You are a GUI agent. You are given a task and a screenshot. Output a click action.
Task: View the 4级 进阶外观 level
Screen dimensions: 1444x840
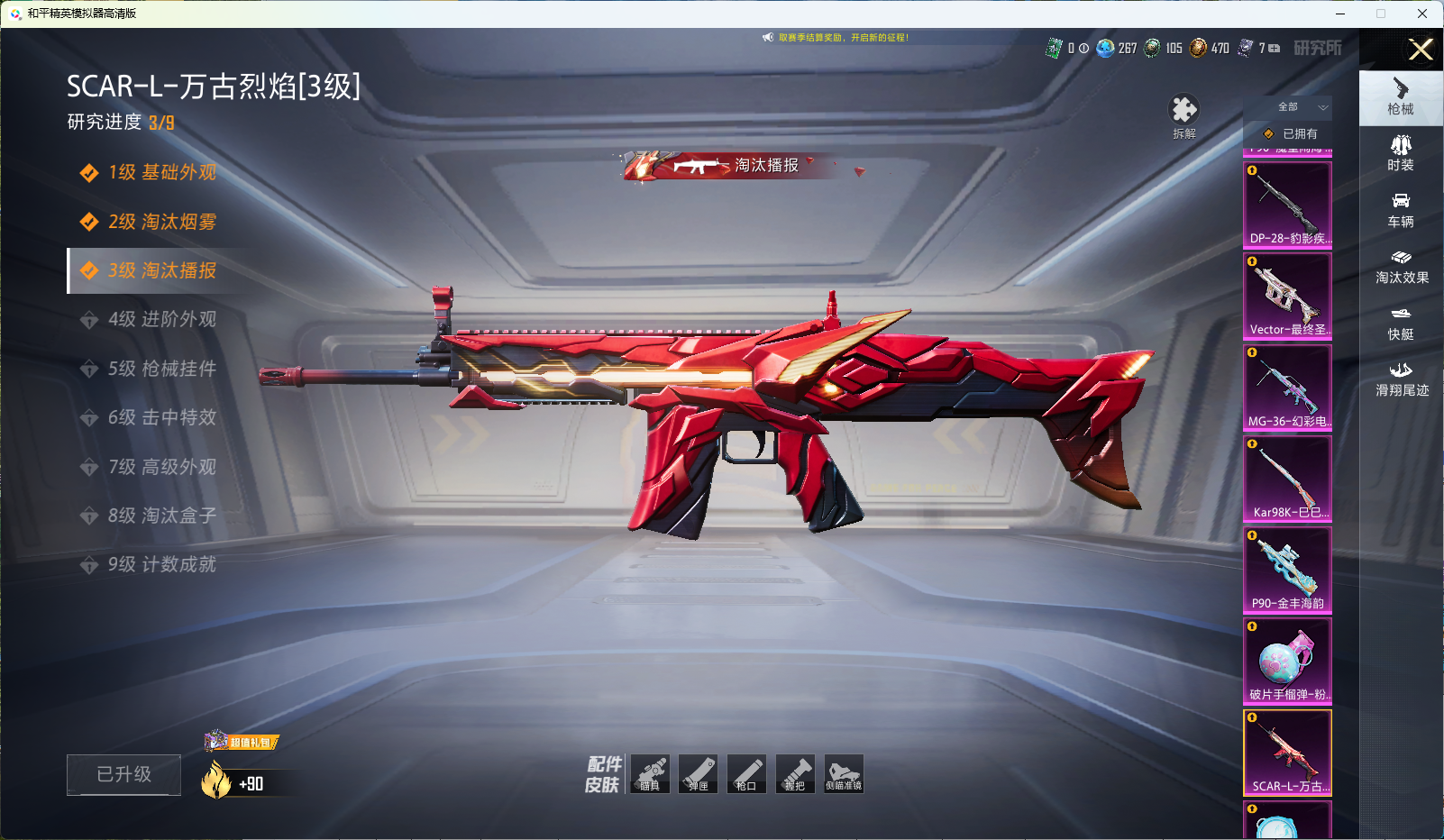(161, 319)
